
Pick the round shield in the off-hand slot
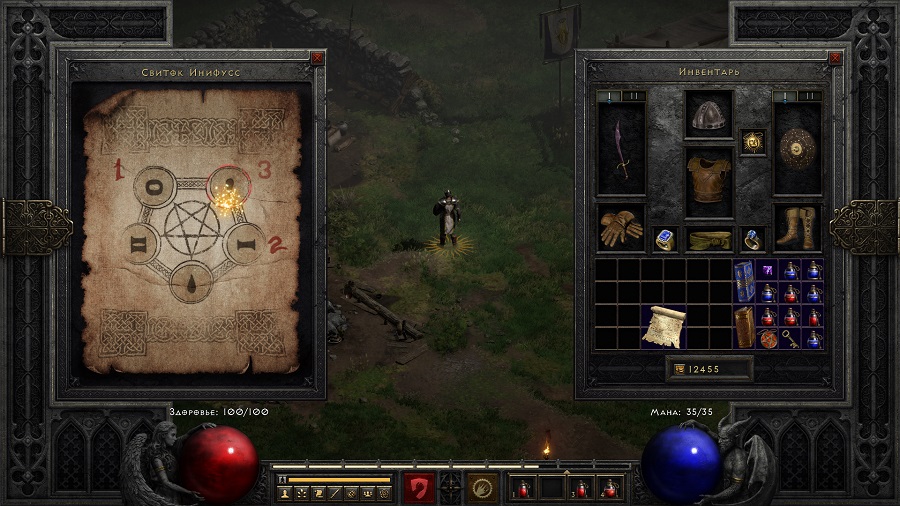click(x=797, y=148)
